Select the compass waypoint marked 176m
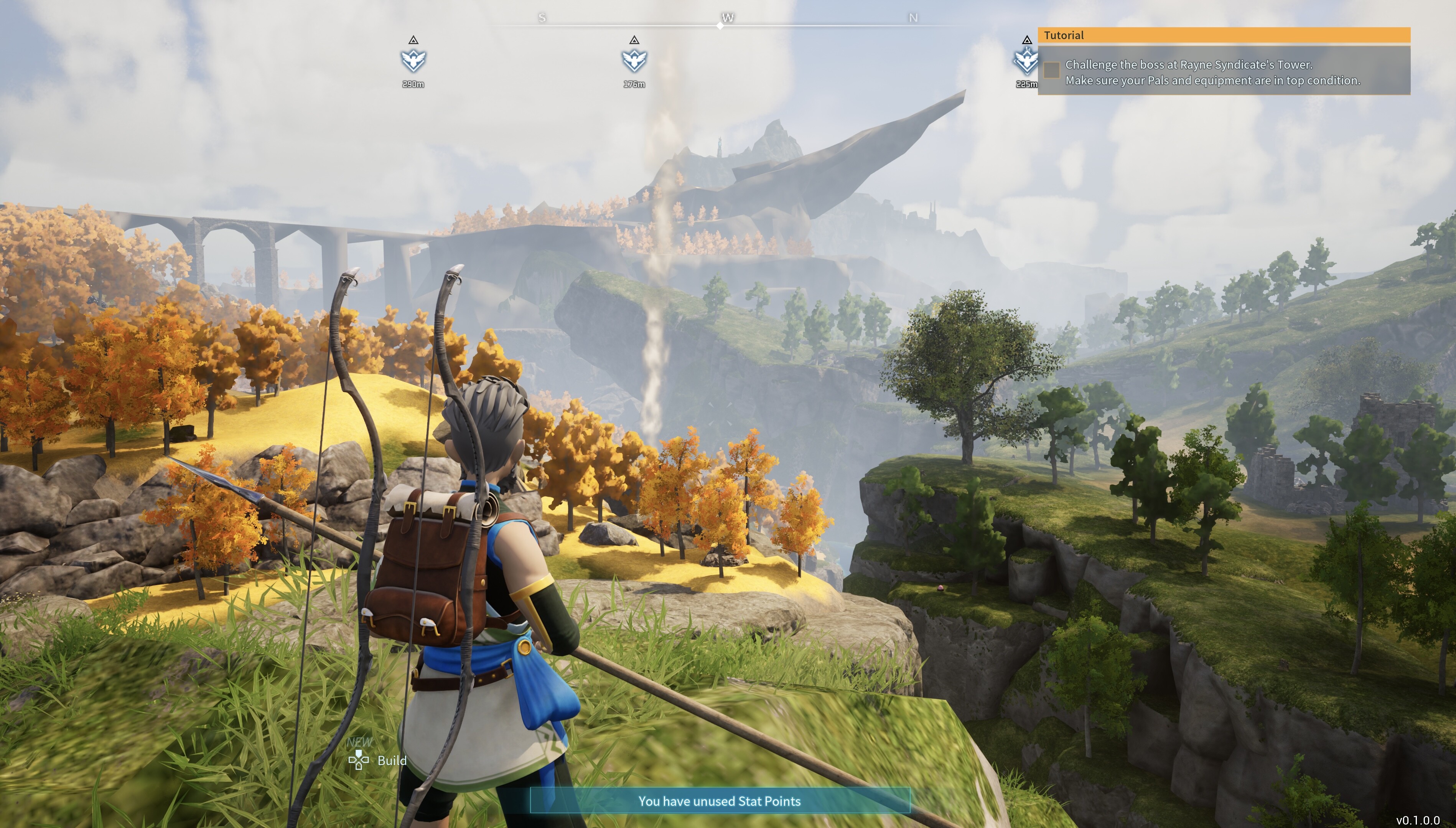Screen dimensions: 1456x828 [634, 60]
